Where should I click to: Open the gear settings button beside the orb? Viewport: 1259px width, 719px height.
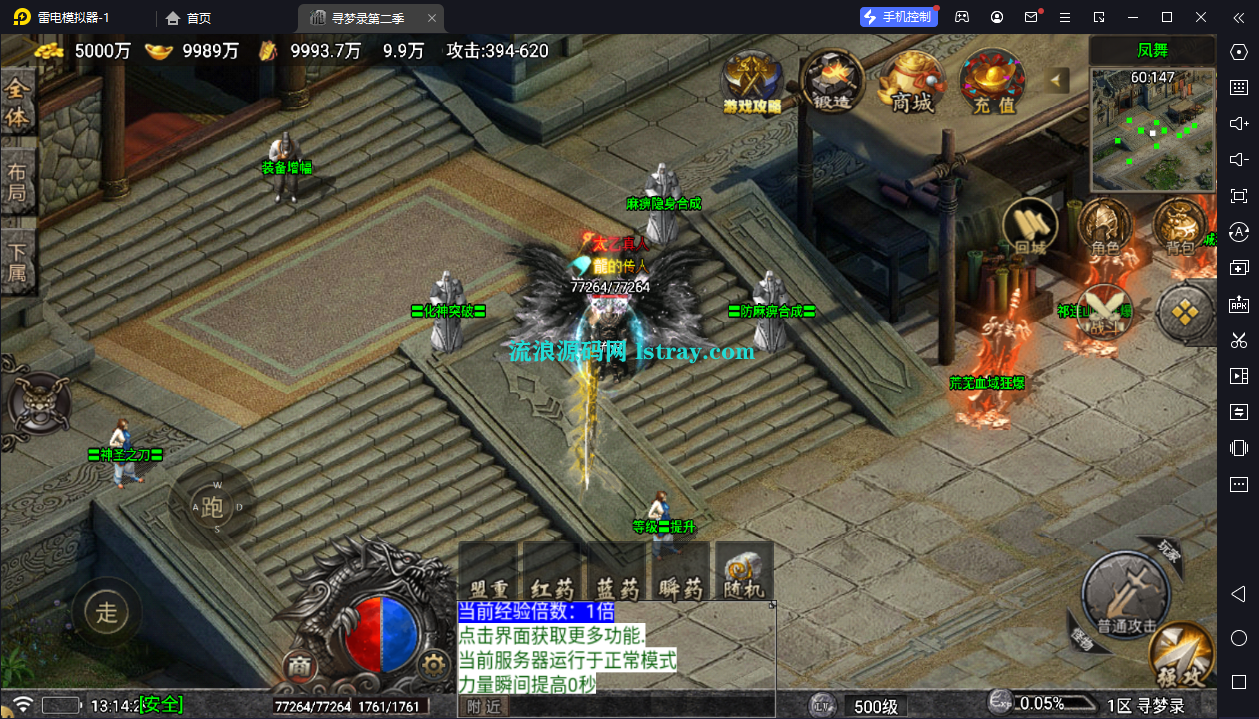[433, 663]
